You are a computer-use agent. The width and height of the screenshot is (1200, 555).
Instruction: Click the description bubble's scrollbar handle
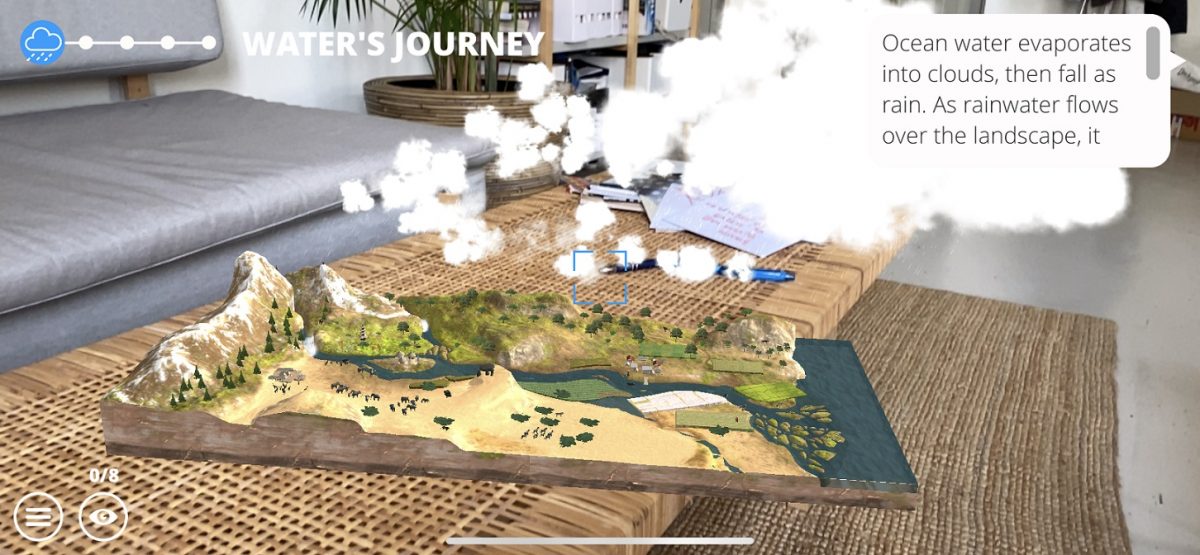point(1153,53)
